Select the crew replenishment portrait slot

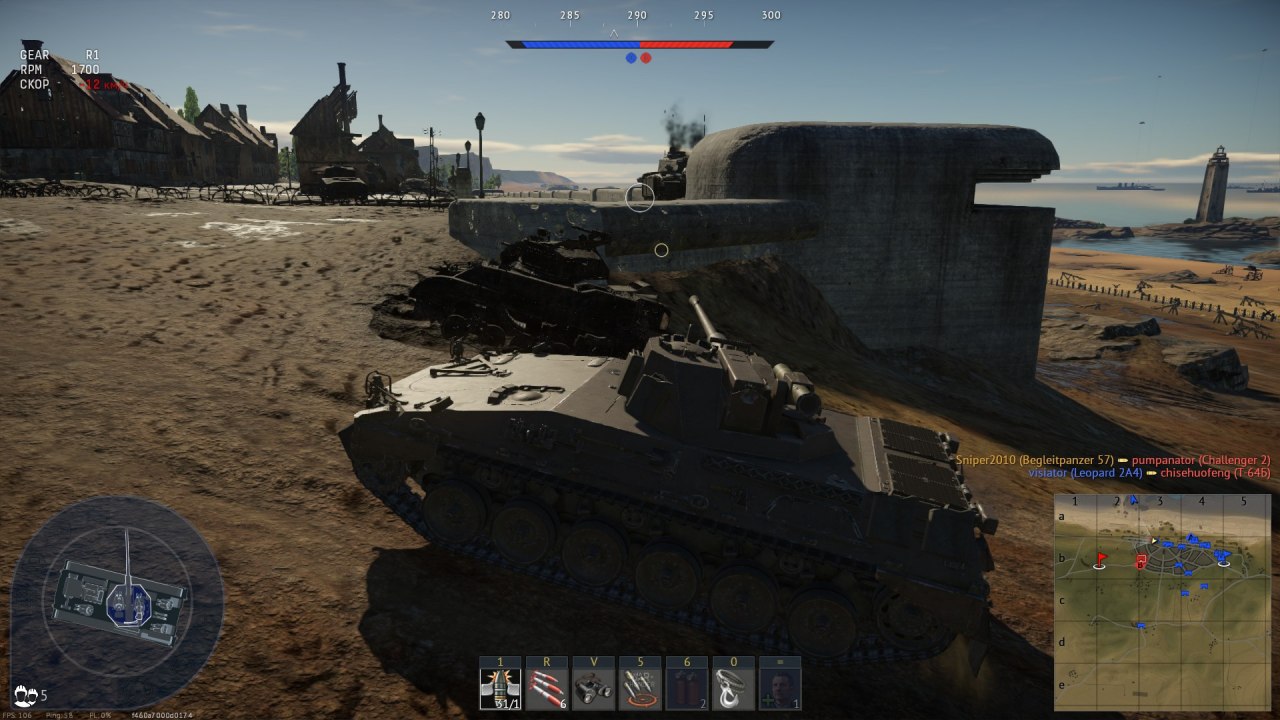point(780,689)
